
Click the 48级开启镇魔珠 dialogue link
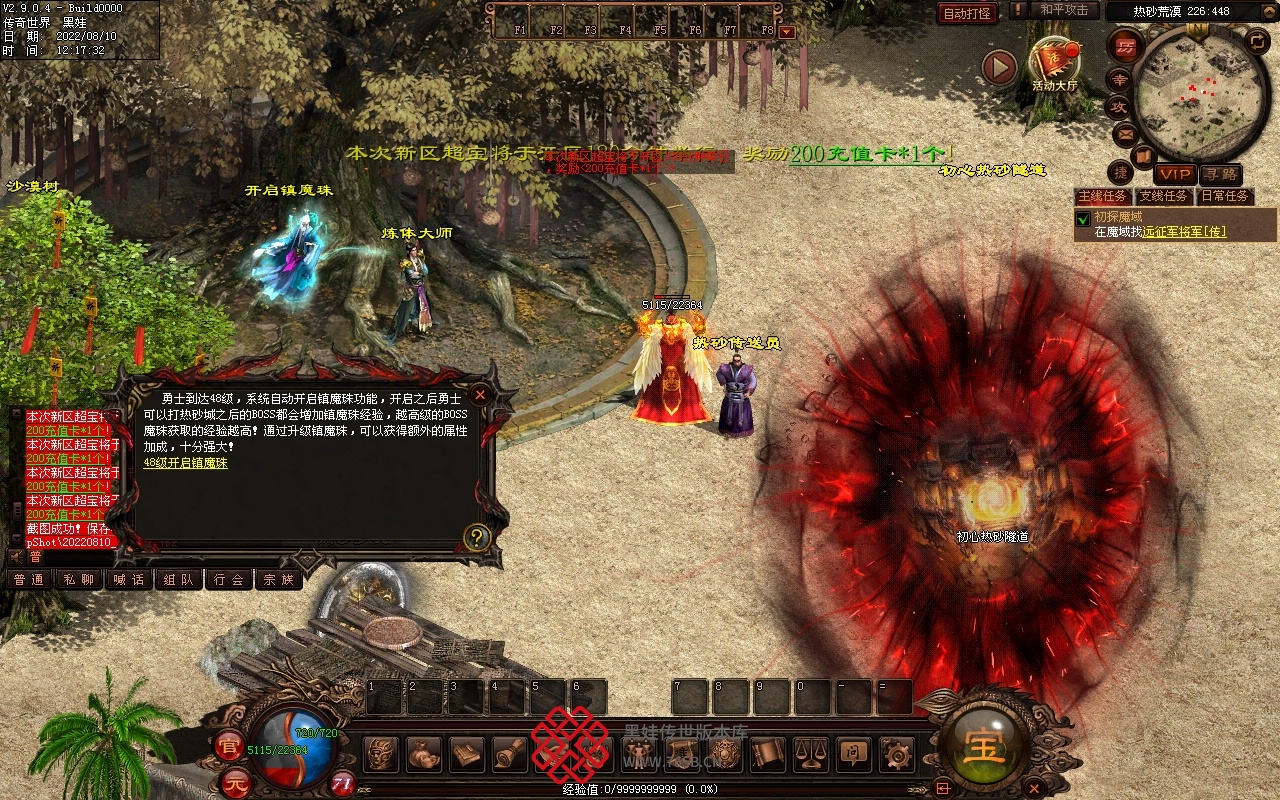click(185, 463)
